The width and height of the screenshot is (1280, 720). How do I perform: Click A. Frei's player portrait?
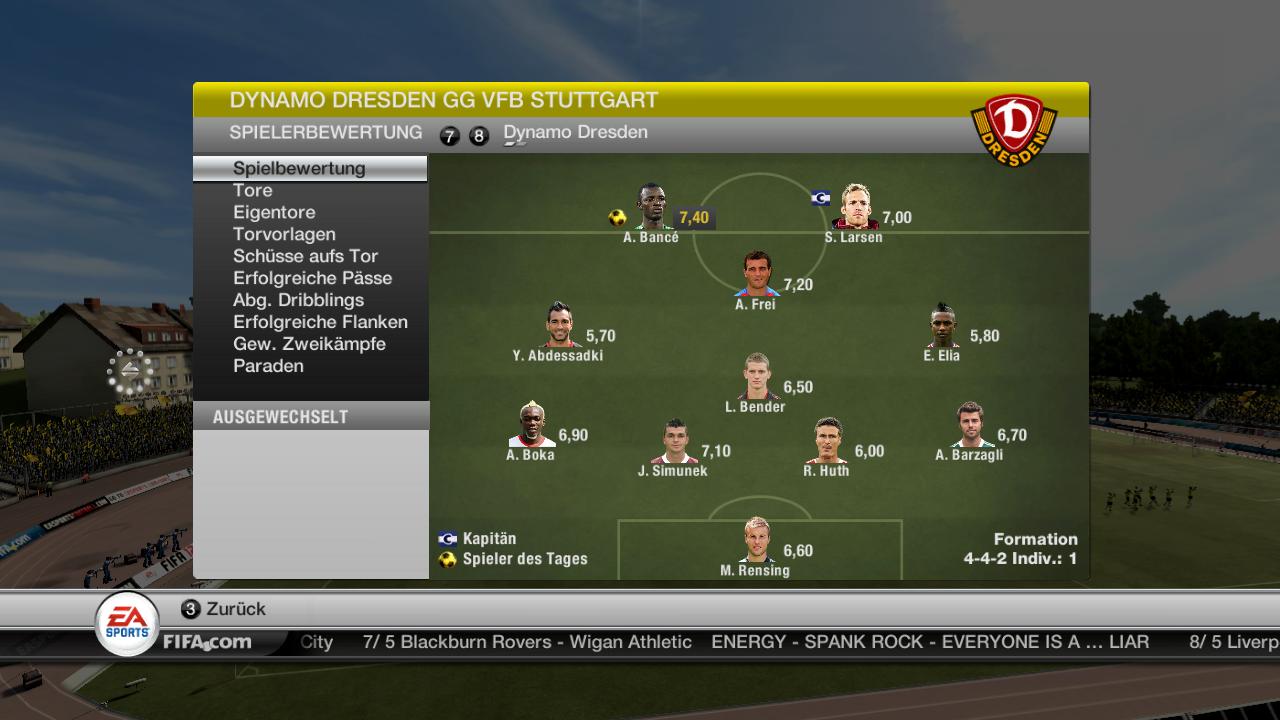tap(757, 274)
